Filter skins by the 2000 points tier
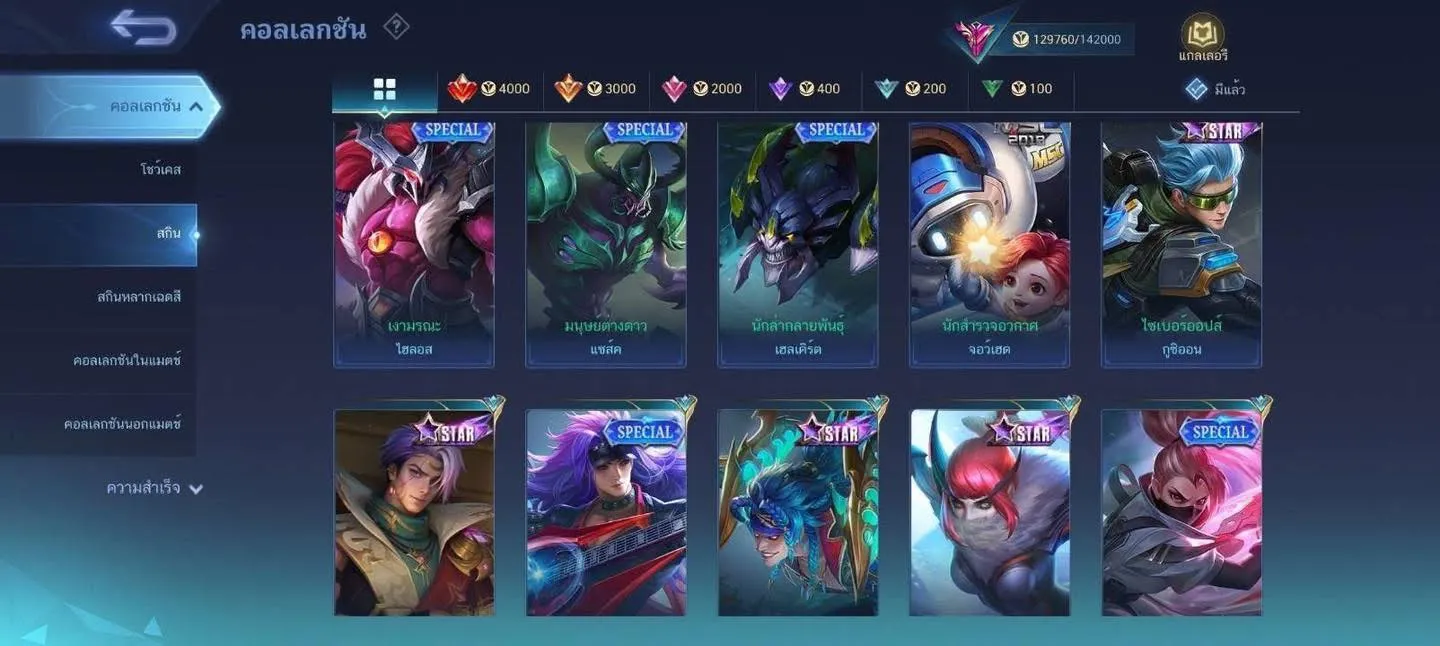1440x646 pixels. click(x=702, y=89)
